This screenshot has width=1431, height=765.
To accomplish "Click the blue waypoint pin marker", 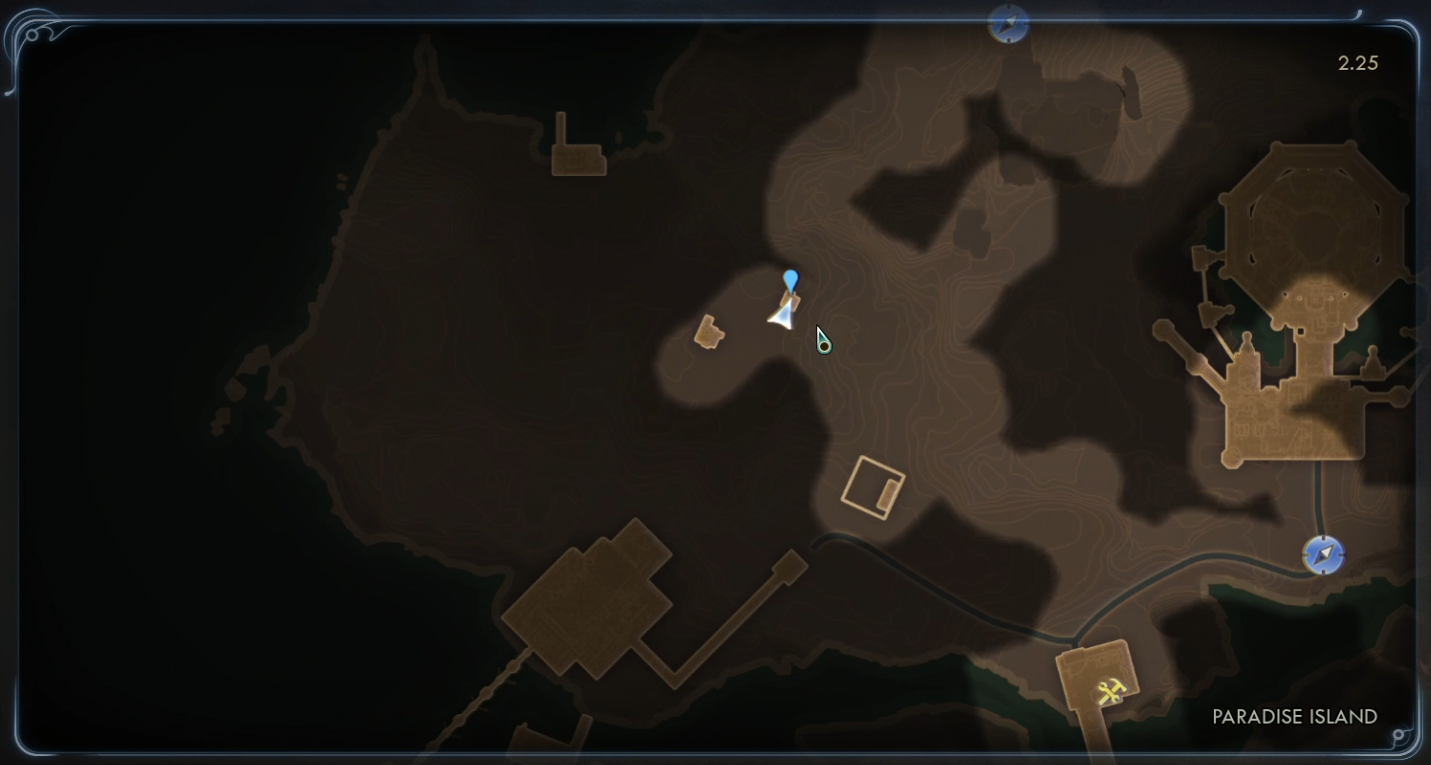I will coord(791,280).
